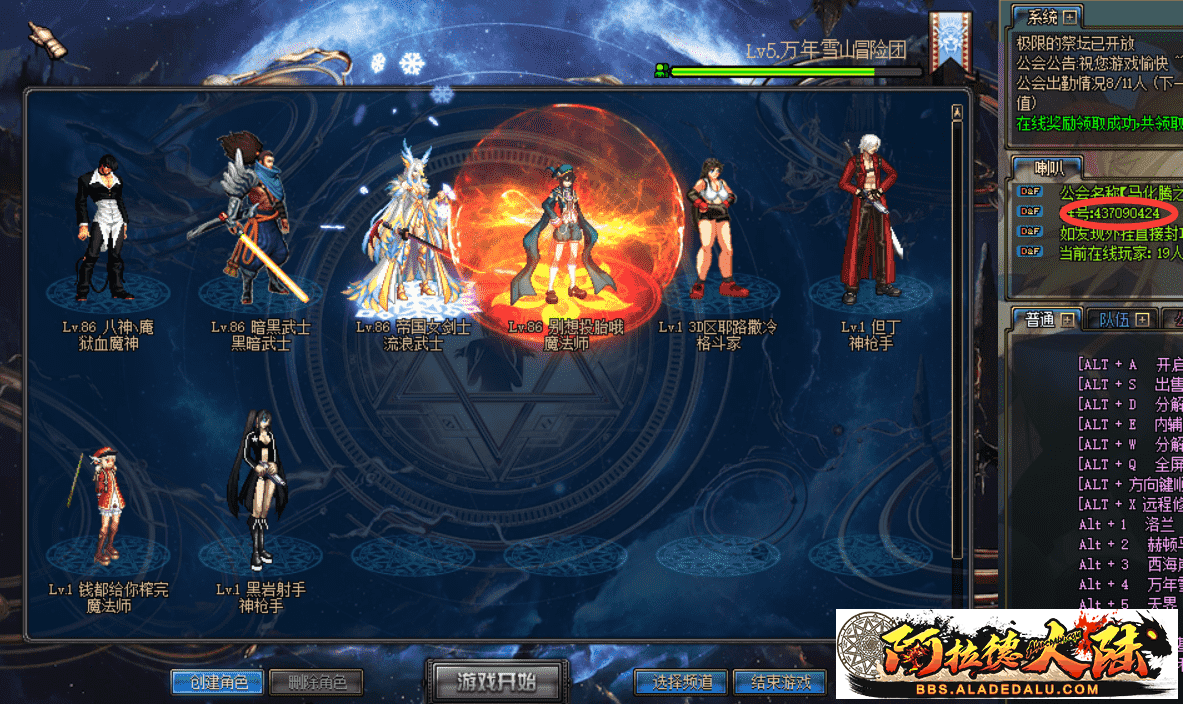Open the 选择频道 channel selection
Viewport: 1183px width, 704px height.
(x=682, y=683)
